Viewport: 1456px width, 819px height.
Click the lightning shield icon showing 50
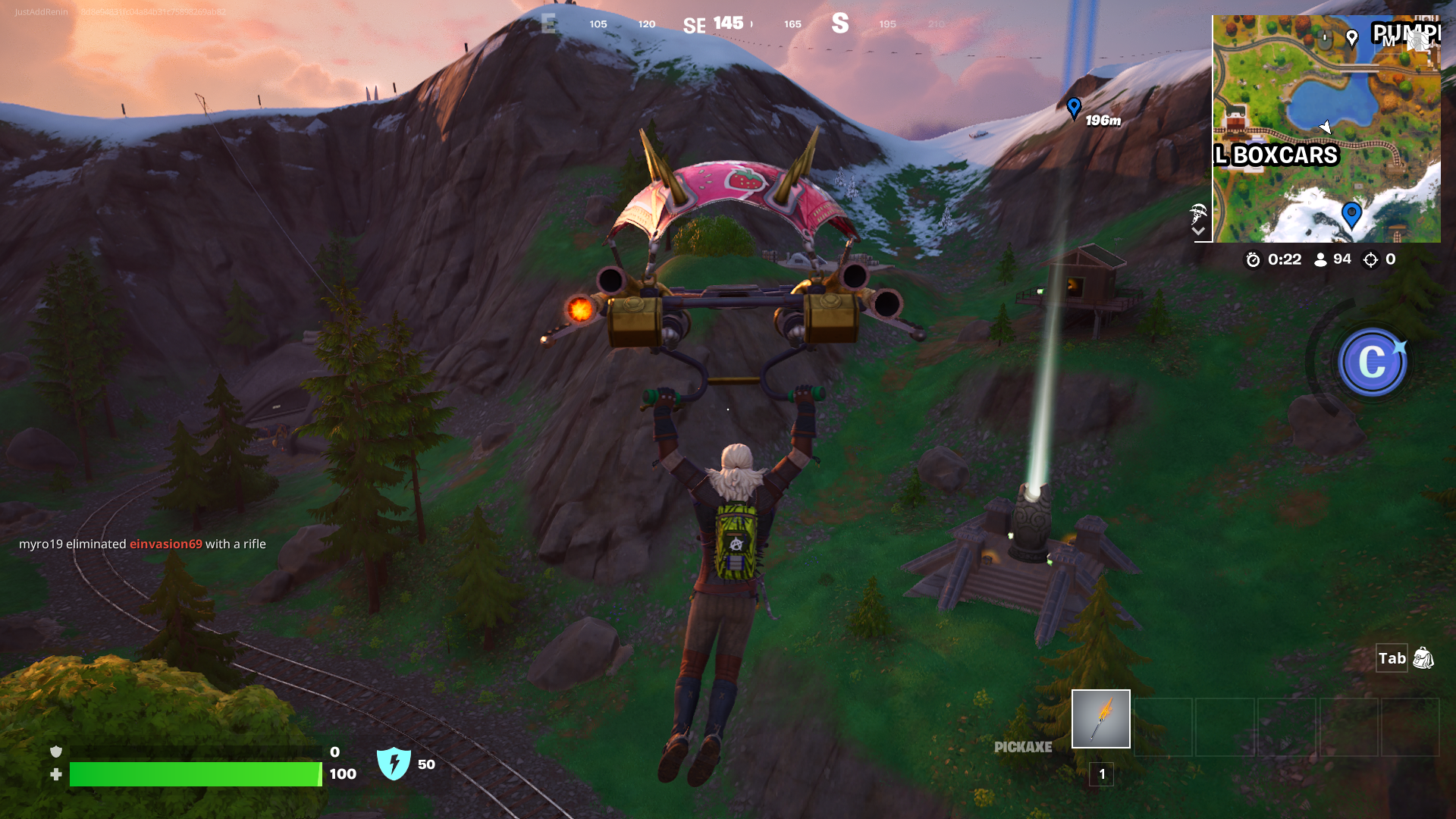395,763
